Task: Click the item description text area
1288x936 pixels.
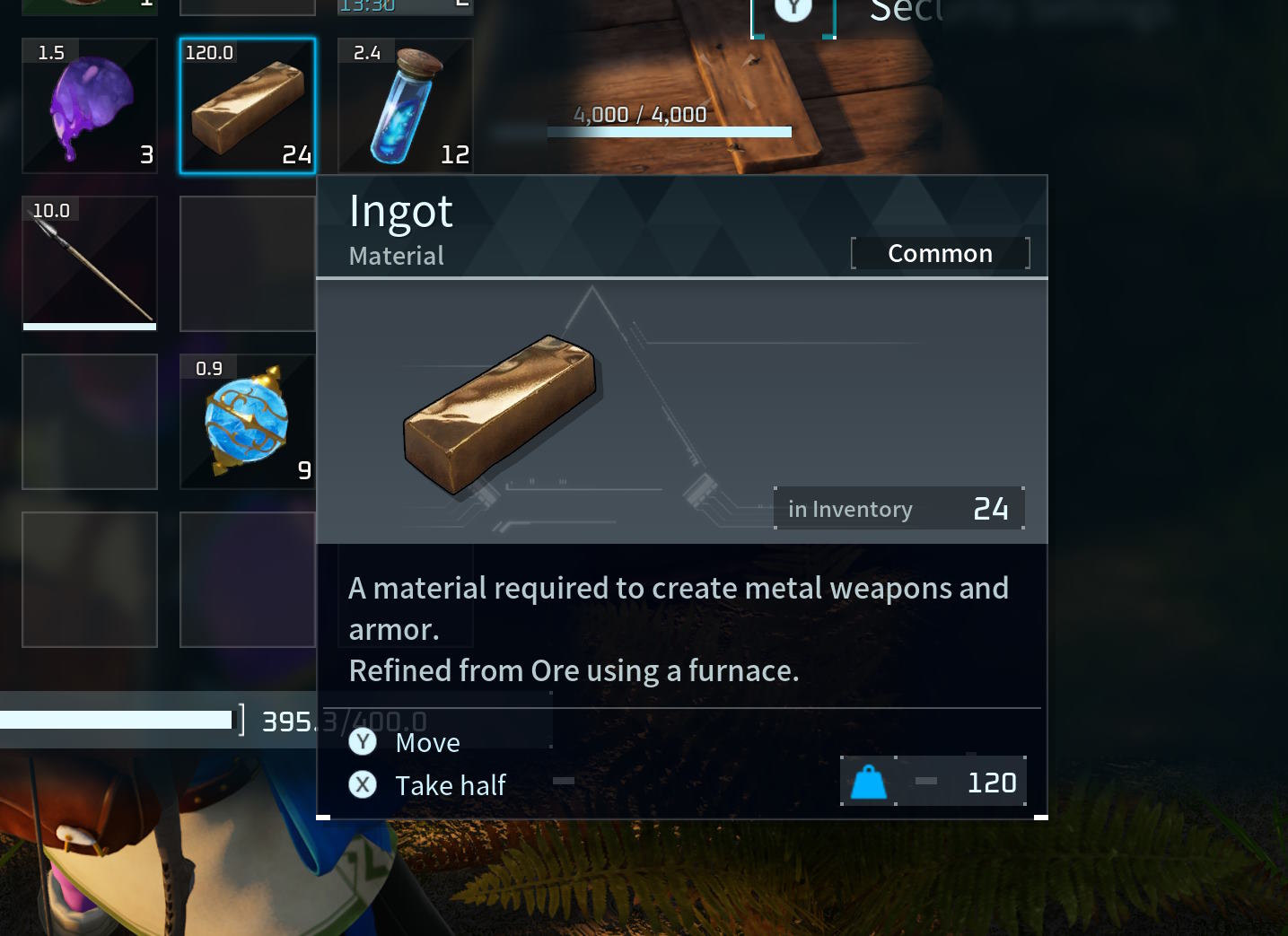Action: pos(678,628)
